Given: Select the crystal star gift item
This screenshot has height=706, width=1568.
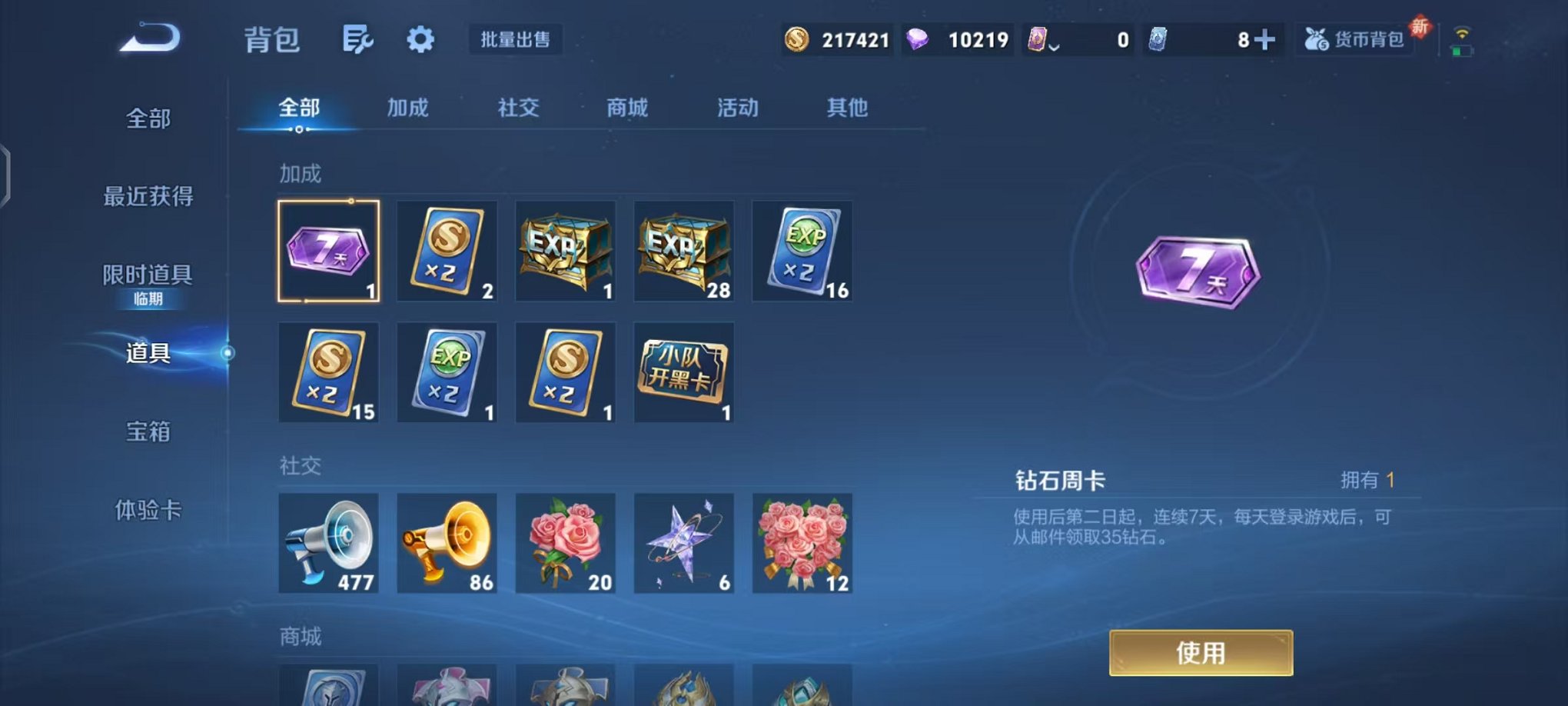Looking at the screenshot, I should click(683, 544).
